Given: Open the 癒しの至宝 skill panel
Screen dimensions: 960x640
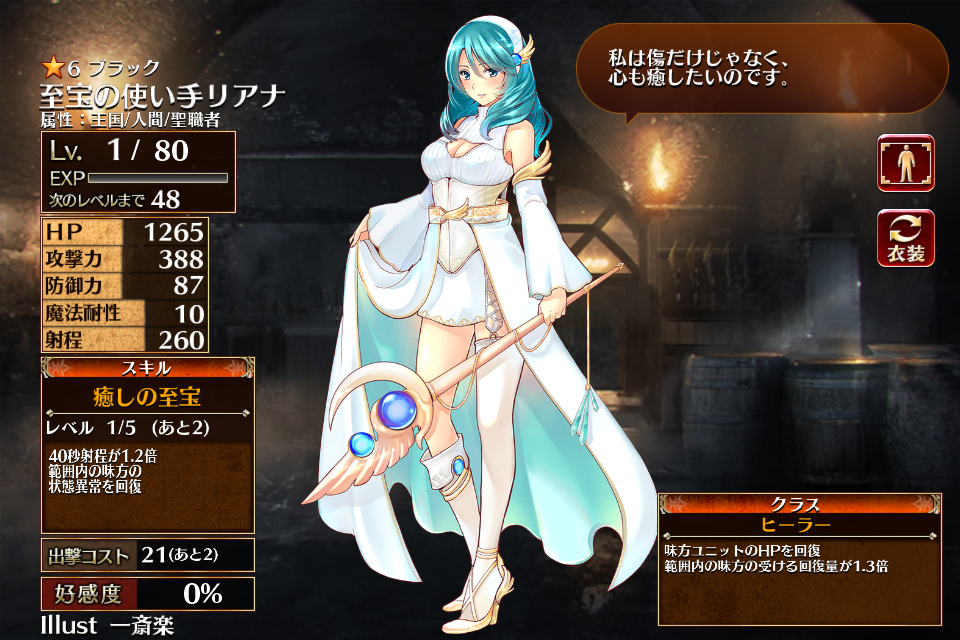Looking at the screenshot, I should (x=148, y=399).
